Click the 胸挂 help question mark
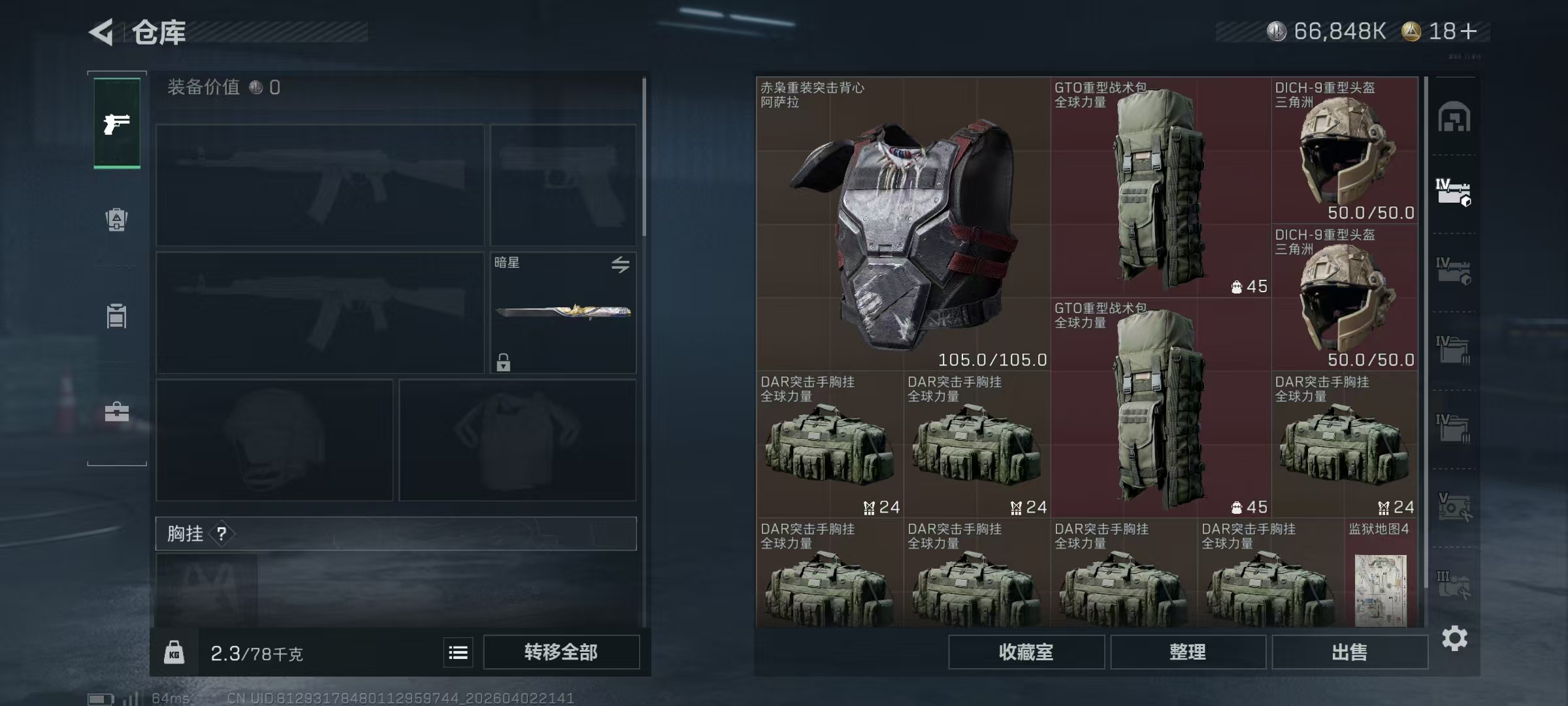1568x706 pixels. (x=222, y=533)
